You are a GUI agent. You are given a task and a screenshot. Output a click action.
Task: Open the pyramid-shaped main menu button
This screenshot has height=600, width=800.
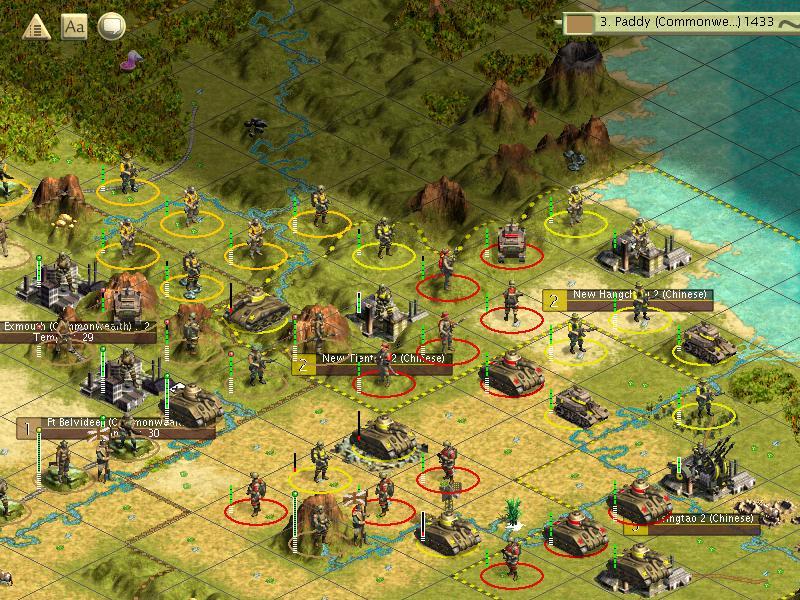coord(38,27)
